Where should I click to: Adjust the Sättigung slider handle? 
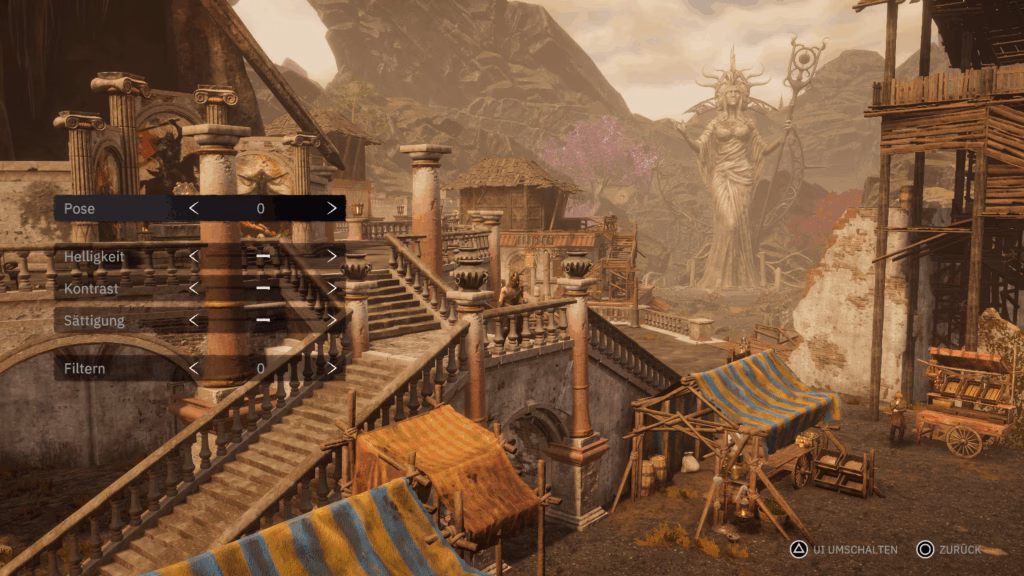(262, 321)
